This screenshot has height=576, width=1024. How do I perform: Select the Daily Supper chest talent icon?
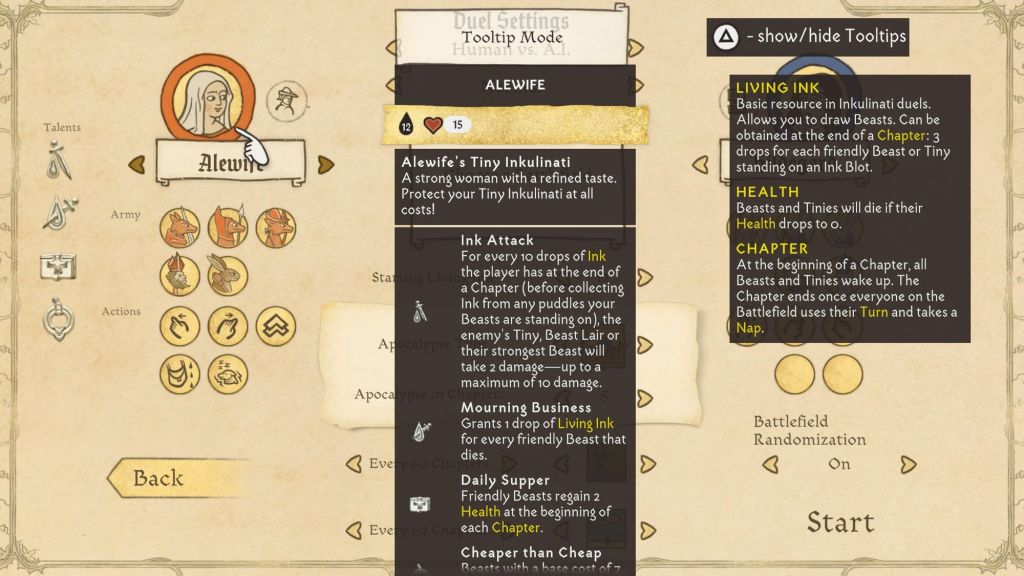click(58, 266)
